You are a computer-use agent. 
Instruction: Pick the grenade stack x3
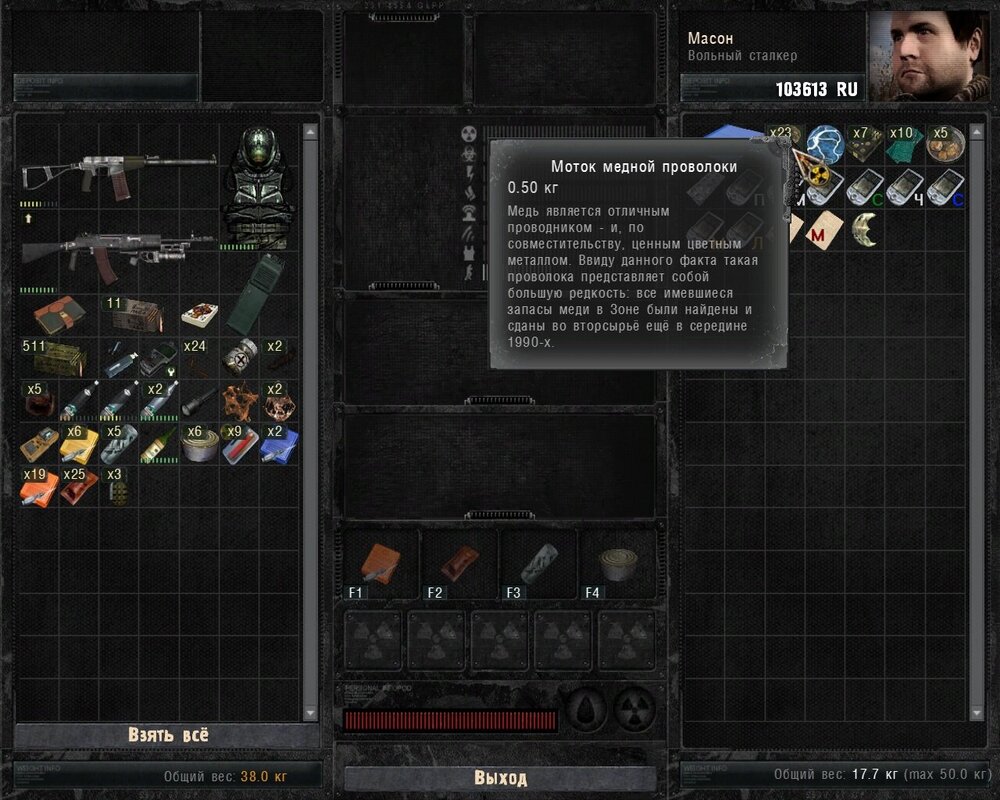coord(117,487)
